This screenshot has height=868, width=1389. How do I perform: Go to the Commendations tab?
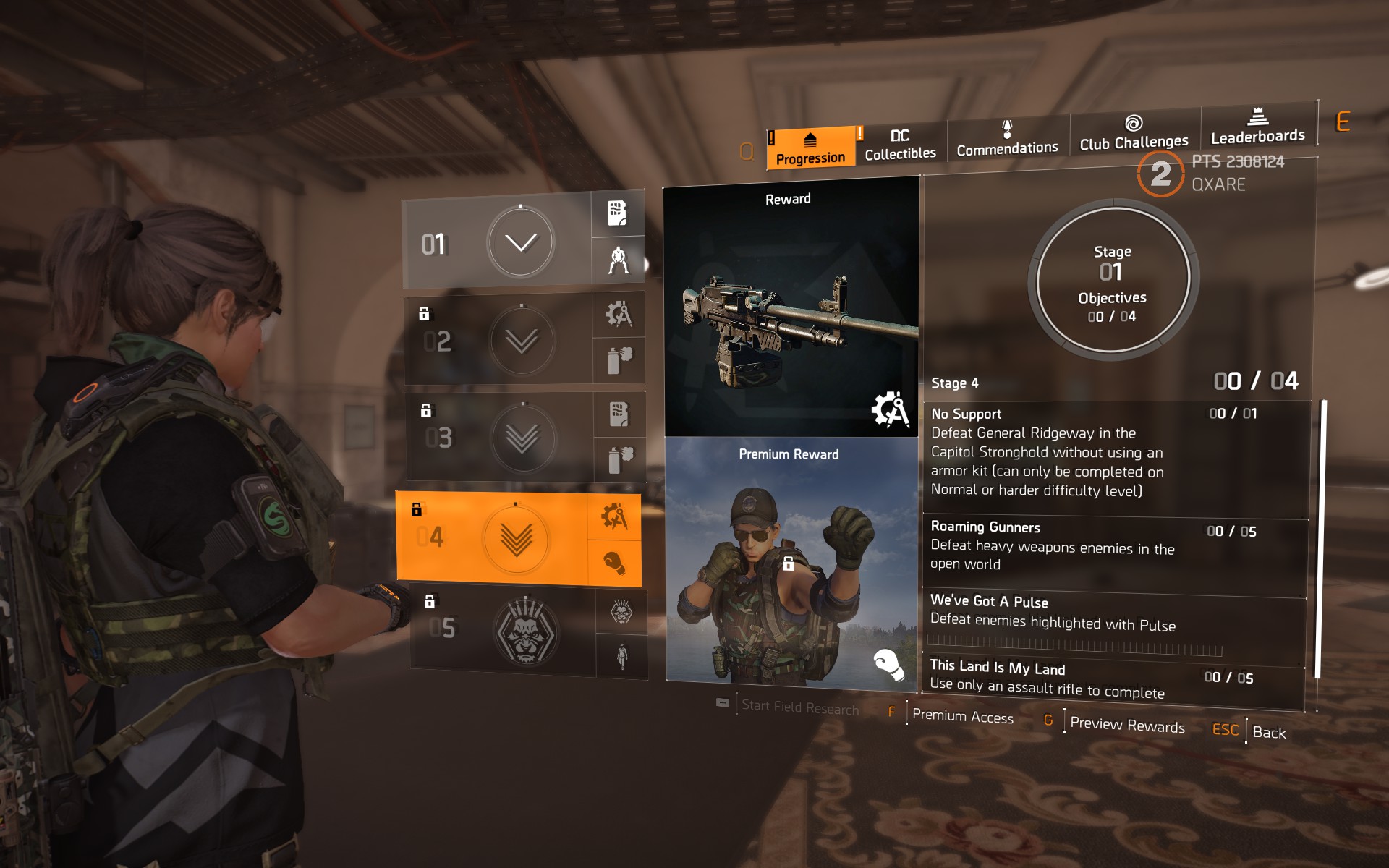click(1007, 140)
